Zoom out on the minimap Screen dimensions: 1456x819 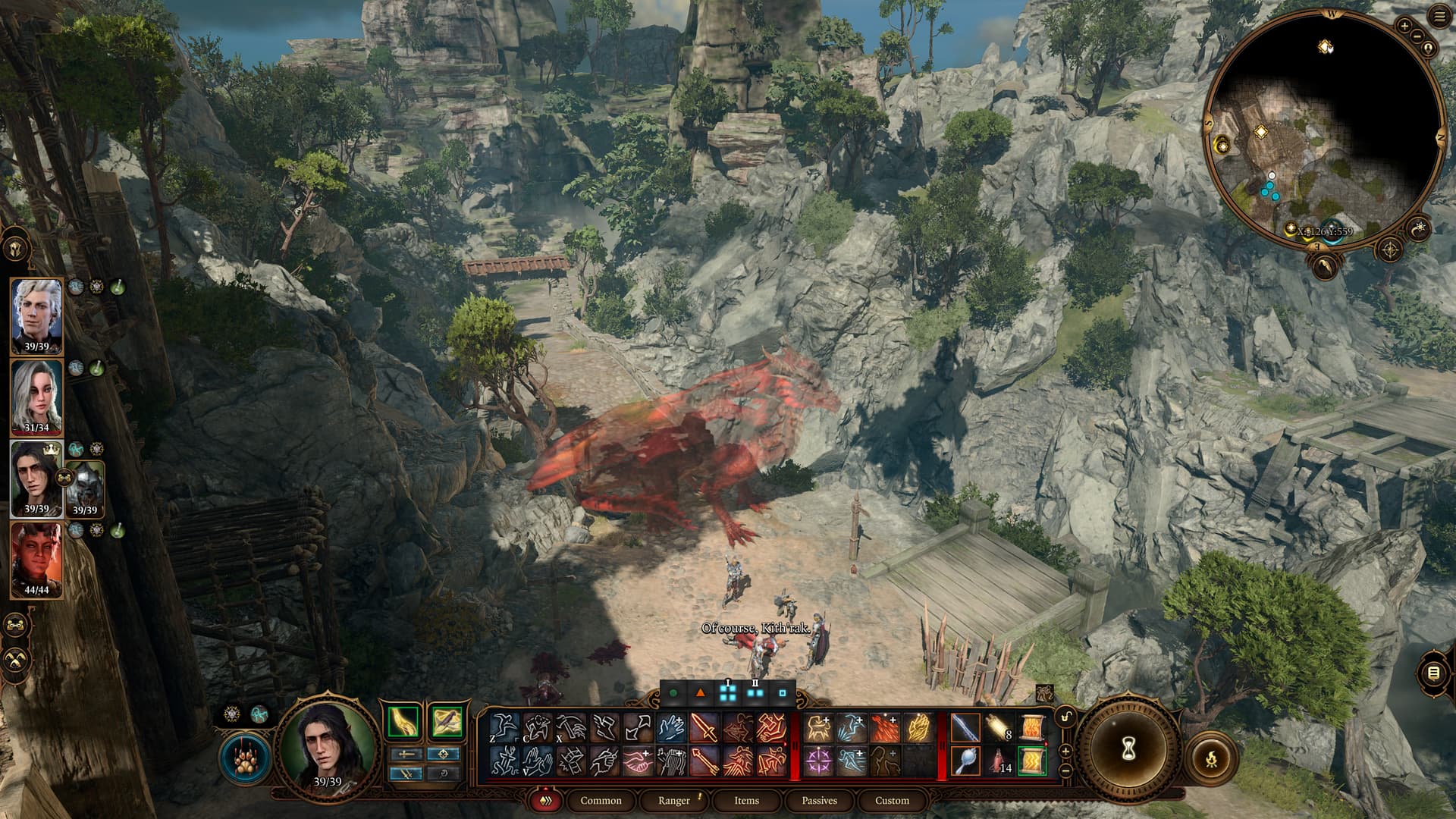1417,36
